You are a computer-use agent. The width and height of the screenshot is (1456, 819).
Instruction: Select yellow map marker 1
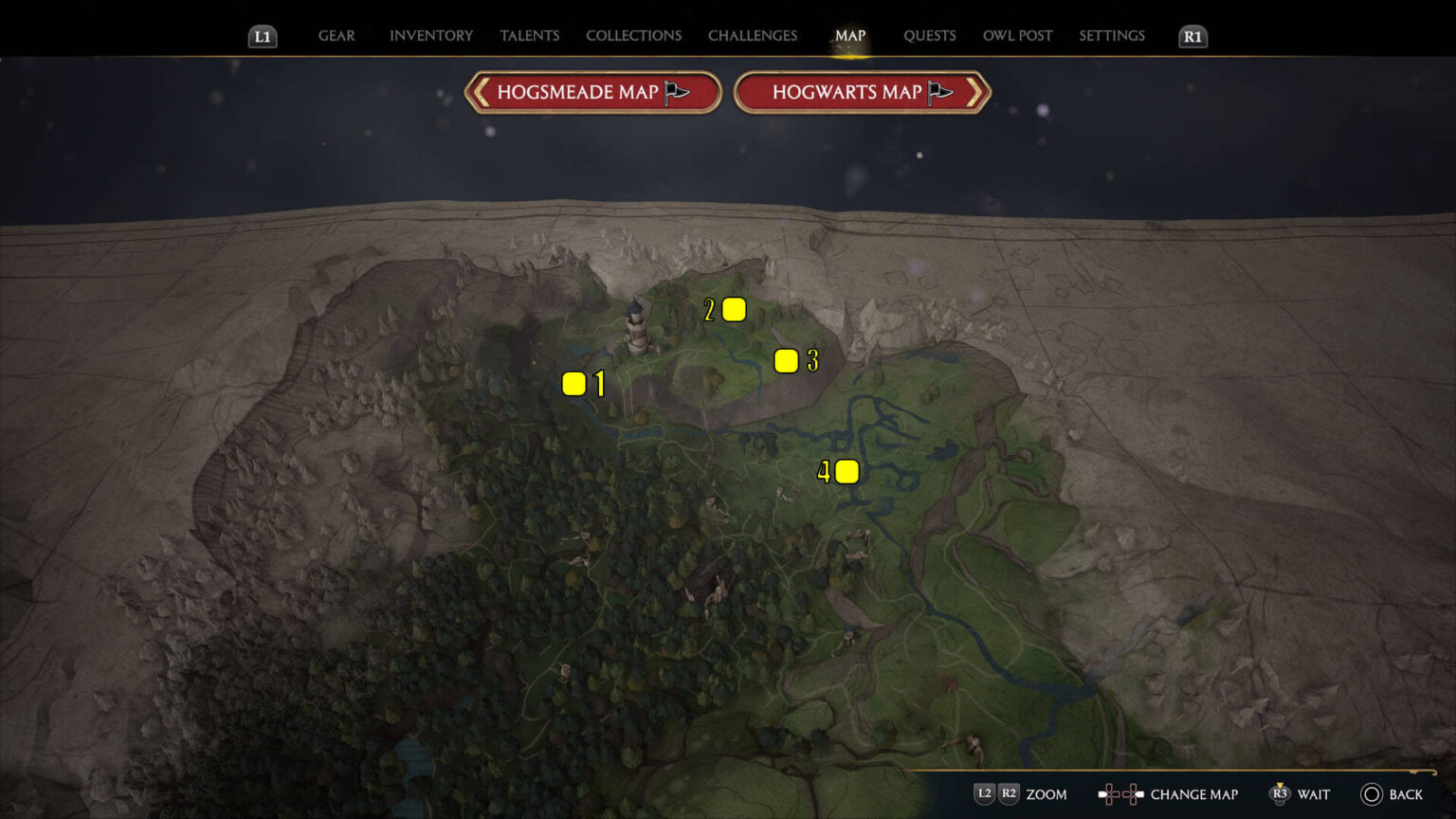[573, 383]
